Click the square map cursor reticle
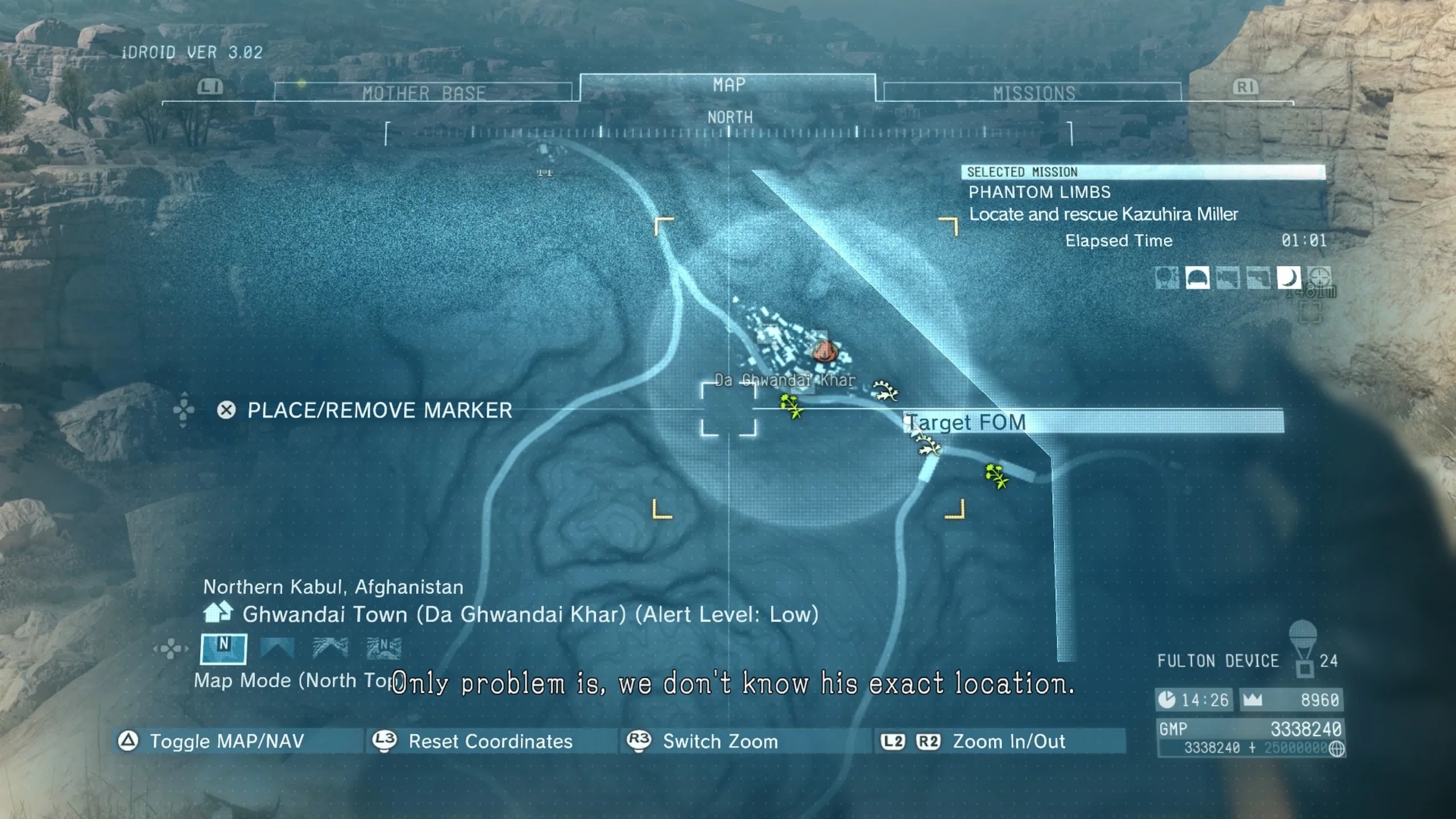Viewport: 1456px width, 819px height. [x=729, y=409]
